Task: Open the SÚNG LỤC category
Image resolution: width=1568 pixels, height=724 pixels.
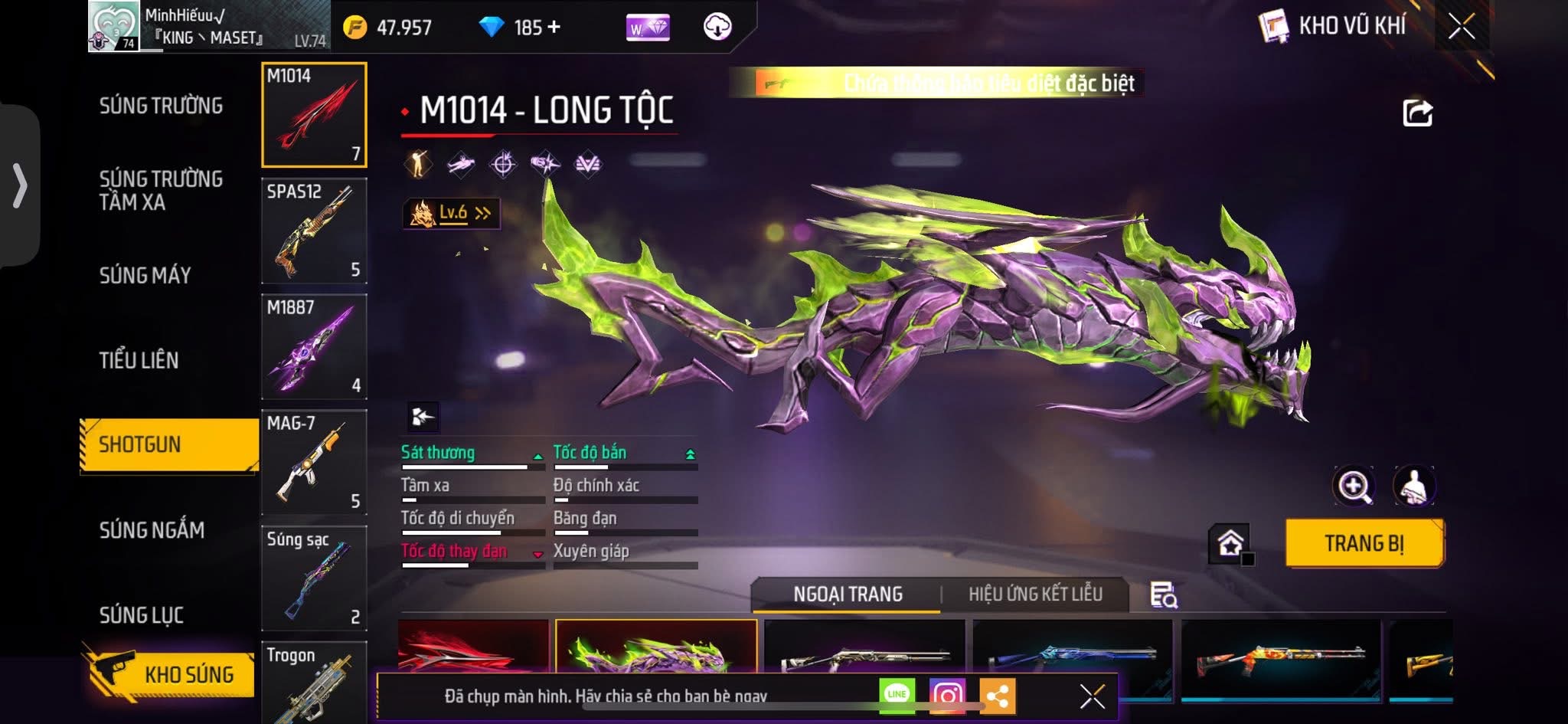Action: tap(141, 614)
